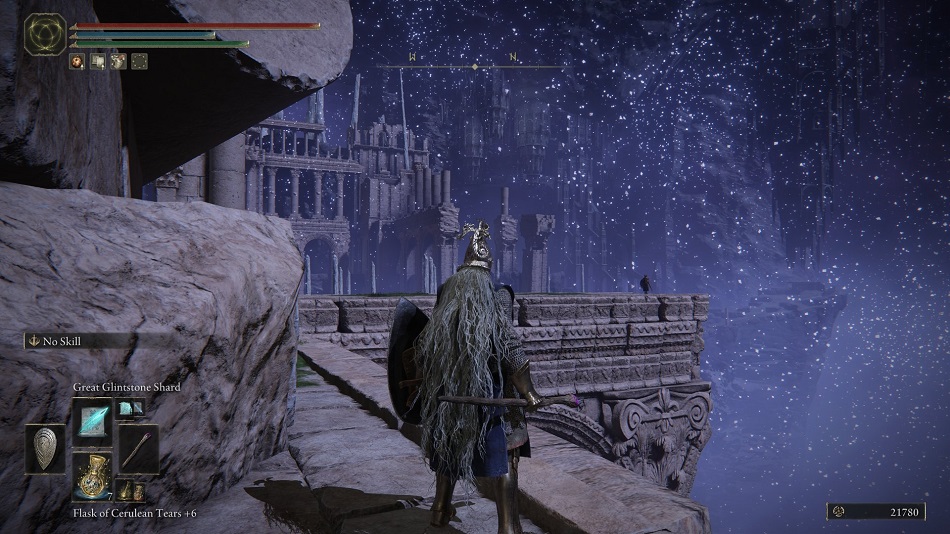Click the red orb status effect icon
Screen dimensions: 950x534
(x=76, y=61)
